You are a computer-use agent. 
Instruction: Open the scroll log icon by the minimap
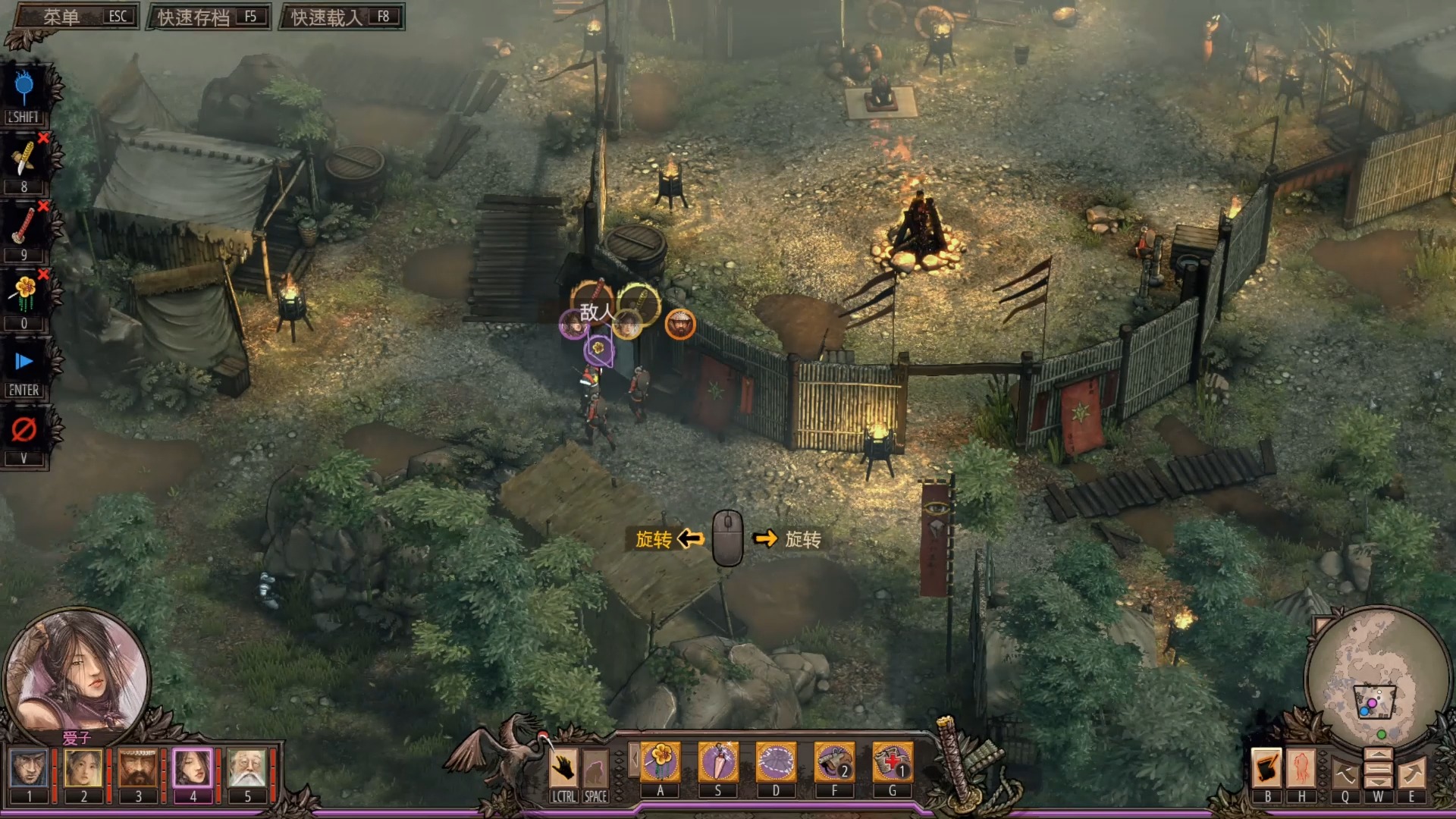1266,768
